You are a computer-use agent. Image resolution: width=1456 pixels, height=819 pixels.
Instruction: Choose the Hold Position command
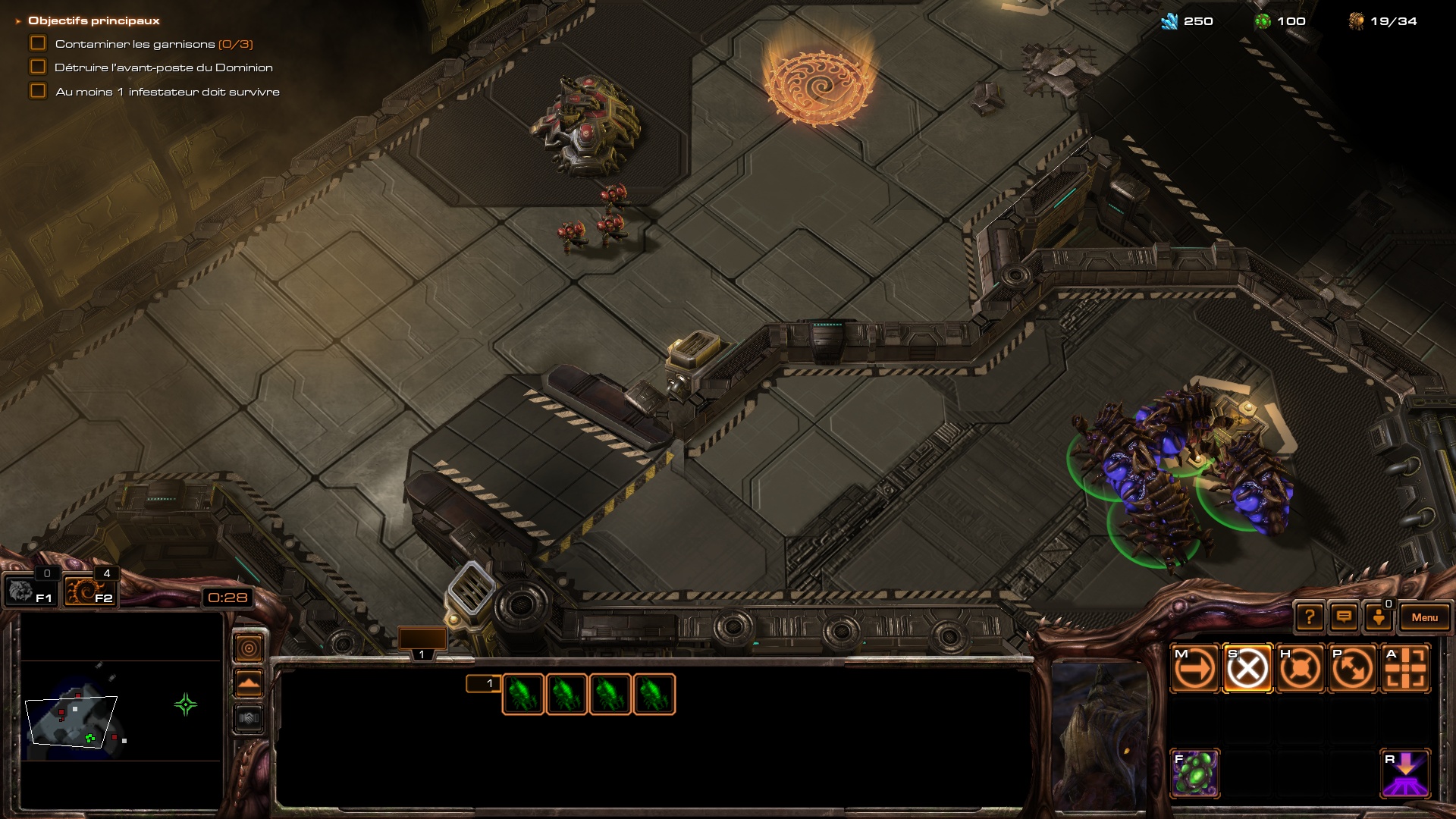click(1300, 669)
